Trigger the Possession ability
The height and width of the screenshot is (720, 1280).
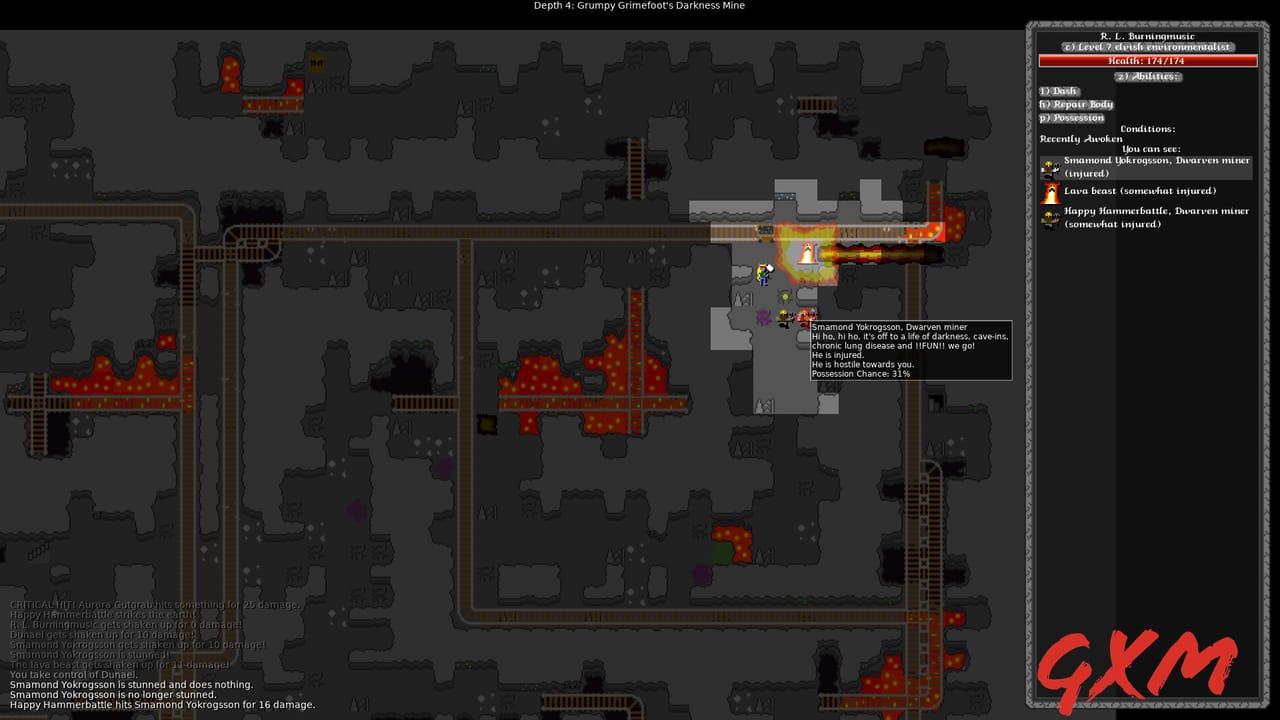click(1072, 117)
